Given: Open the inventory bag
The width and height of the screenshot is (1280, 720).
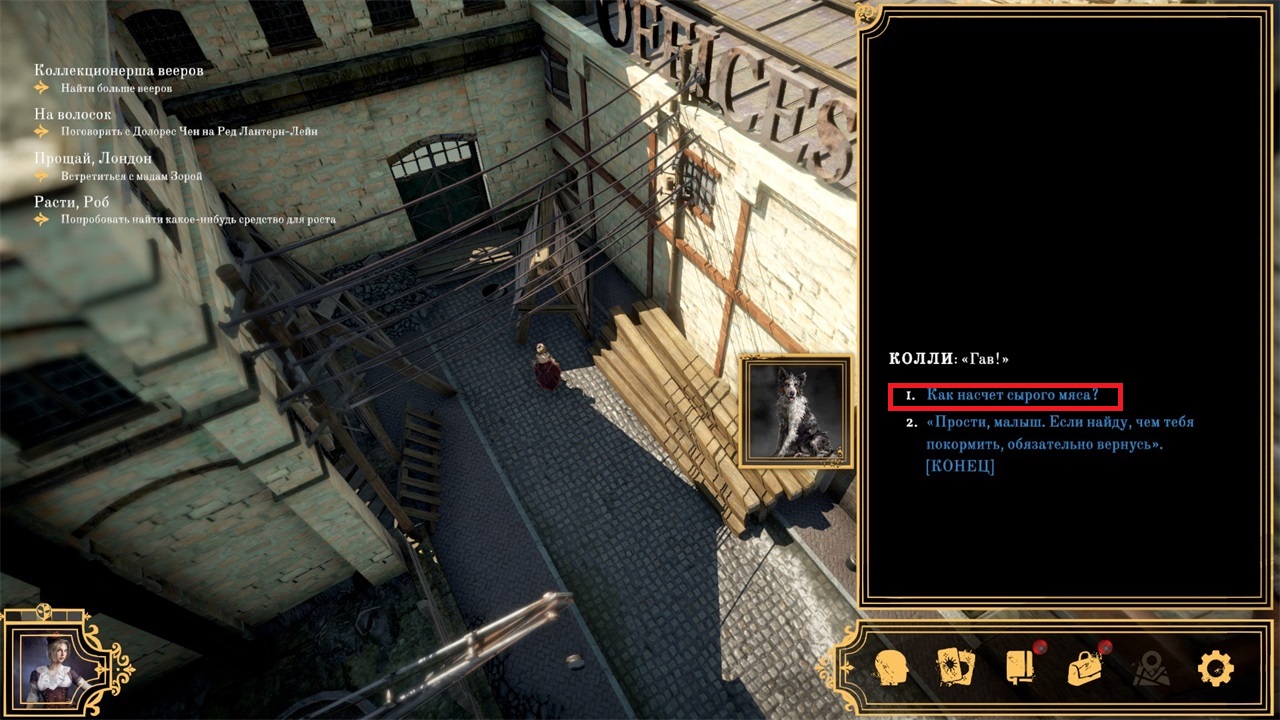Looking at the screenshot, I should point(1085,667).
